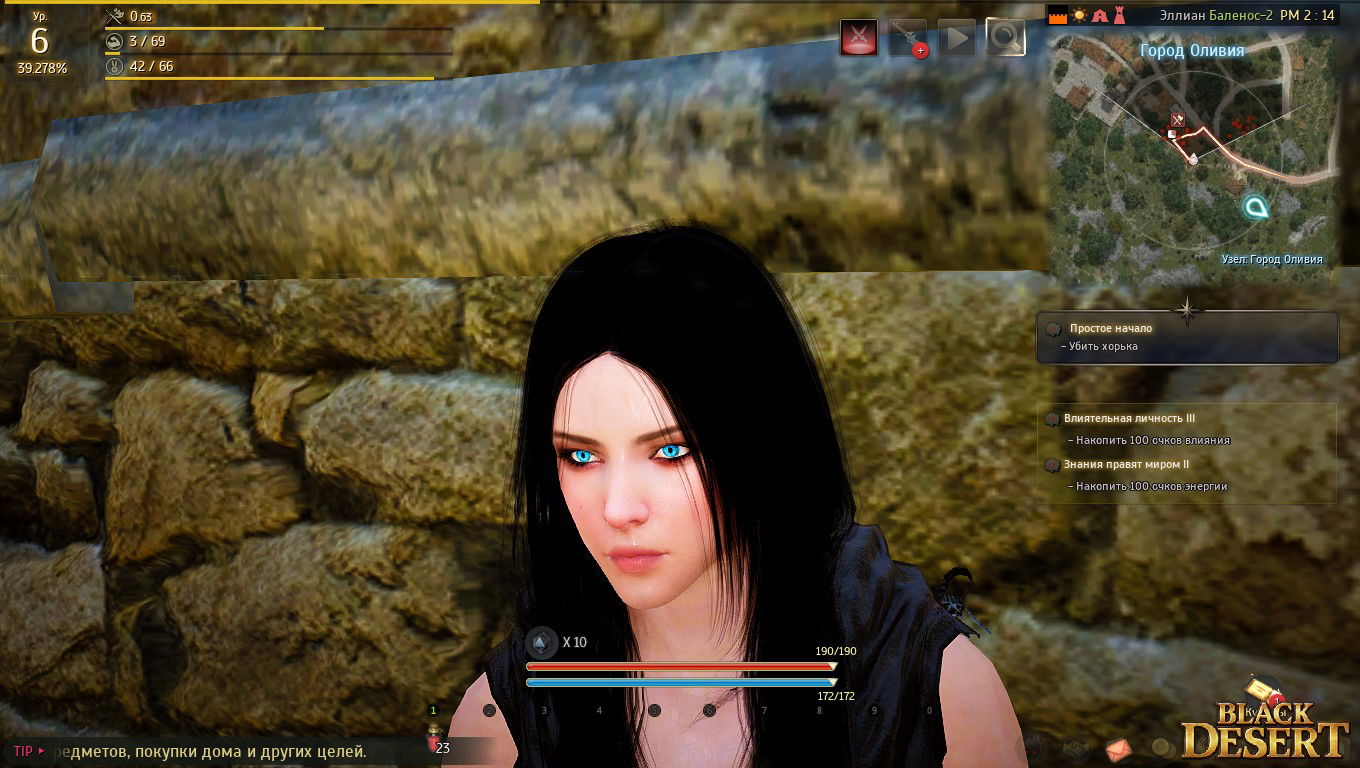This screenshot has width=1360, height=768.
Task: Select the Влиятельная личность III quest
Action: click(1129, 419)
